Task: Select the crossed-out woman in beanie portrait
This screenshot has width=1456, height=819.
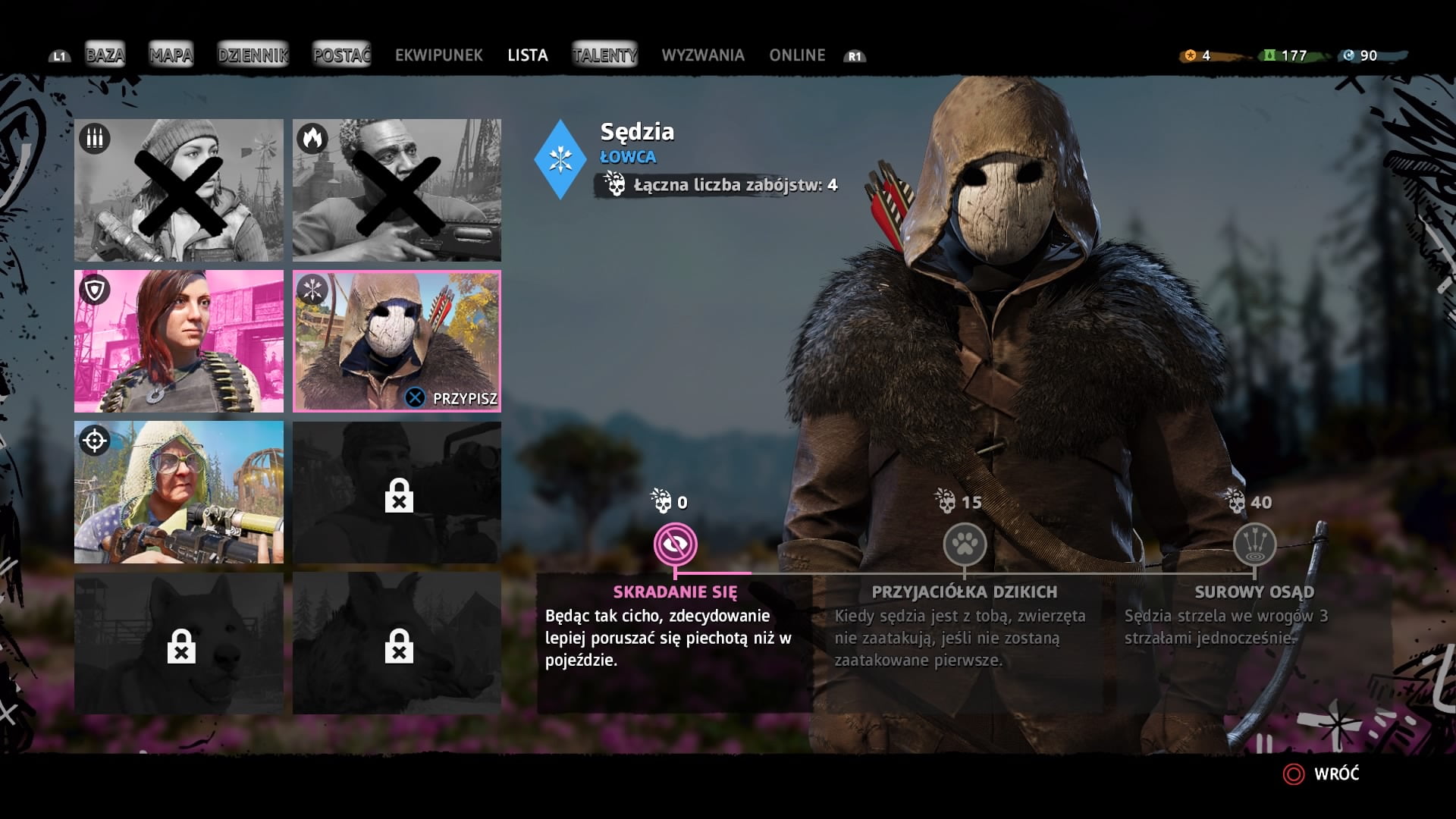Action: [x=179, y=190]
